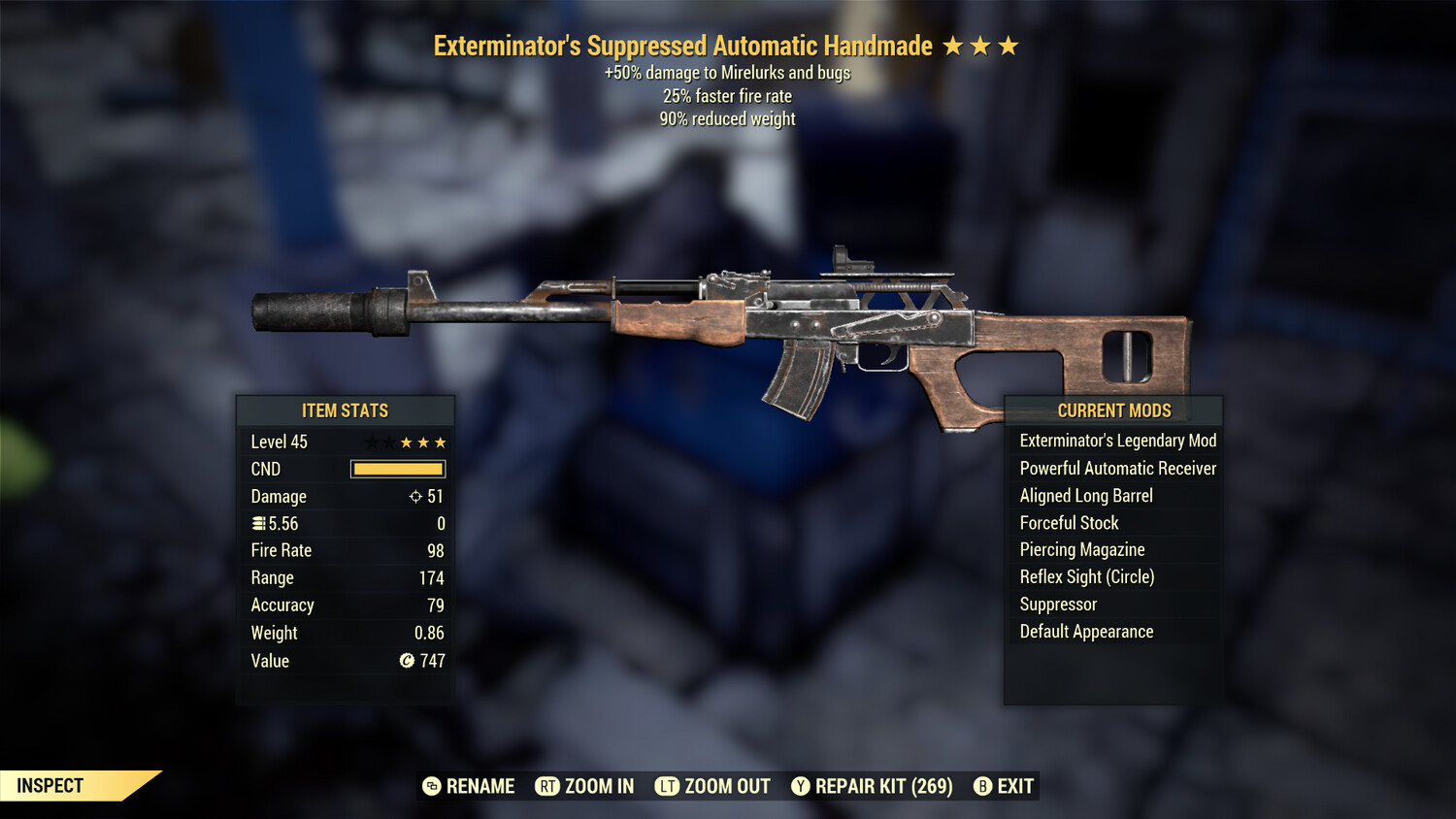Select the Suppressor mod entry
The width and height of the screenshot is (1456, 819).
coord(1058,604)
